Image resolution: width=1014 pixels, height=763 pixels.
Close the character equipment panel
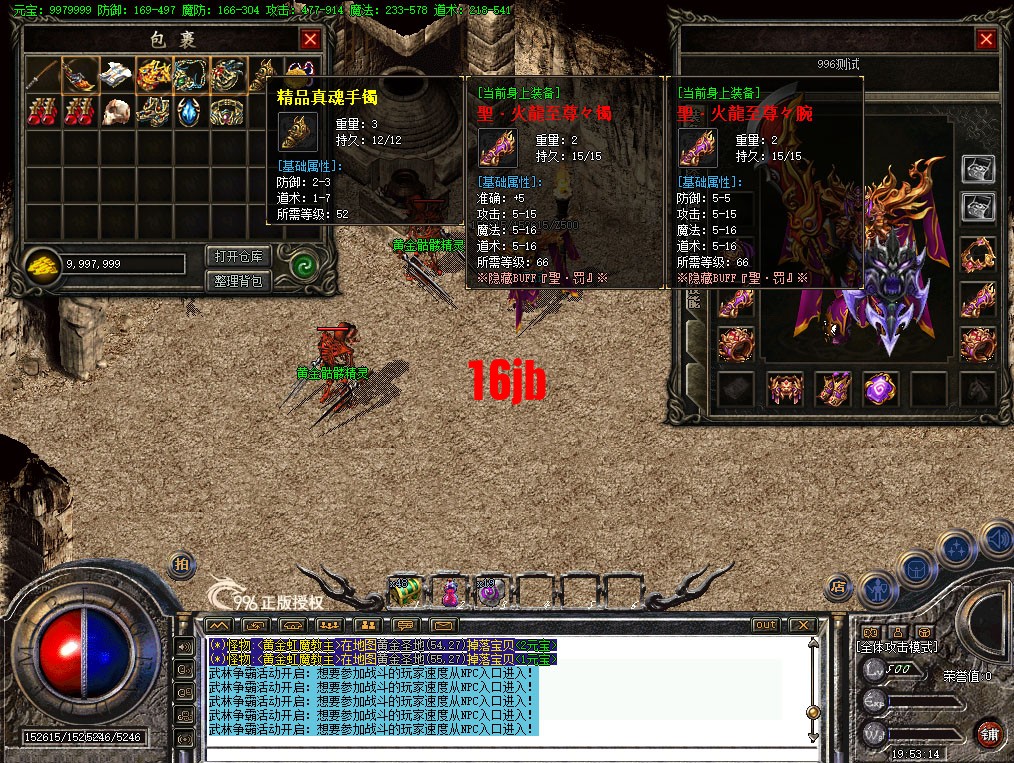click(986, 39)
